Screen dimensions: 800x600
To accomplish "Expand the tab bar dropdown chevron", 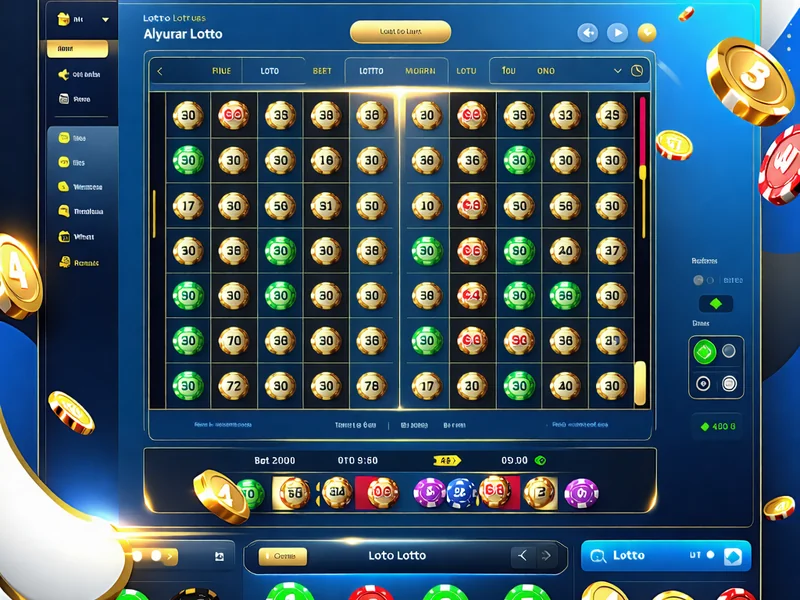I will click(618, 71).
